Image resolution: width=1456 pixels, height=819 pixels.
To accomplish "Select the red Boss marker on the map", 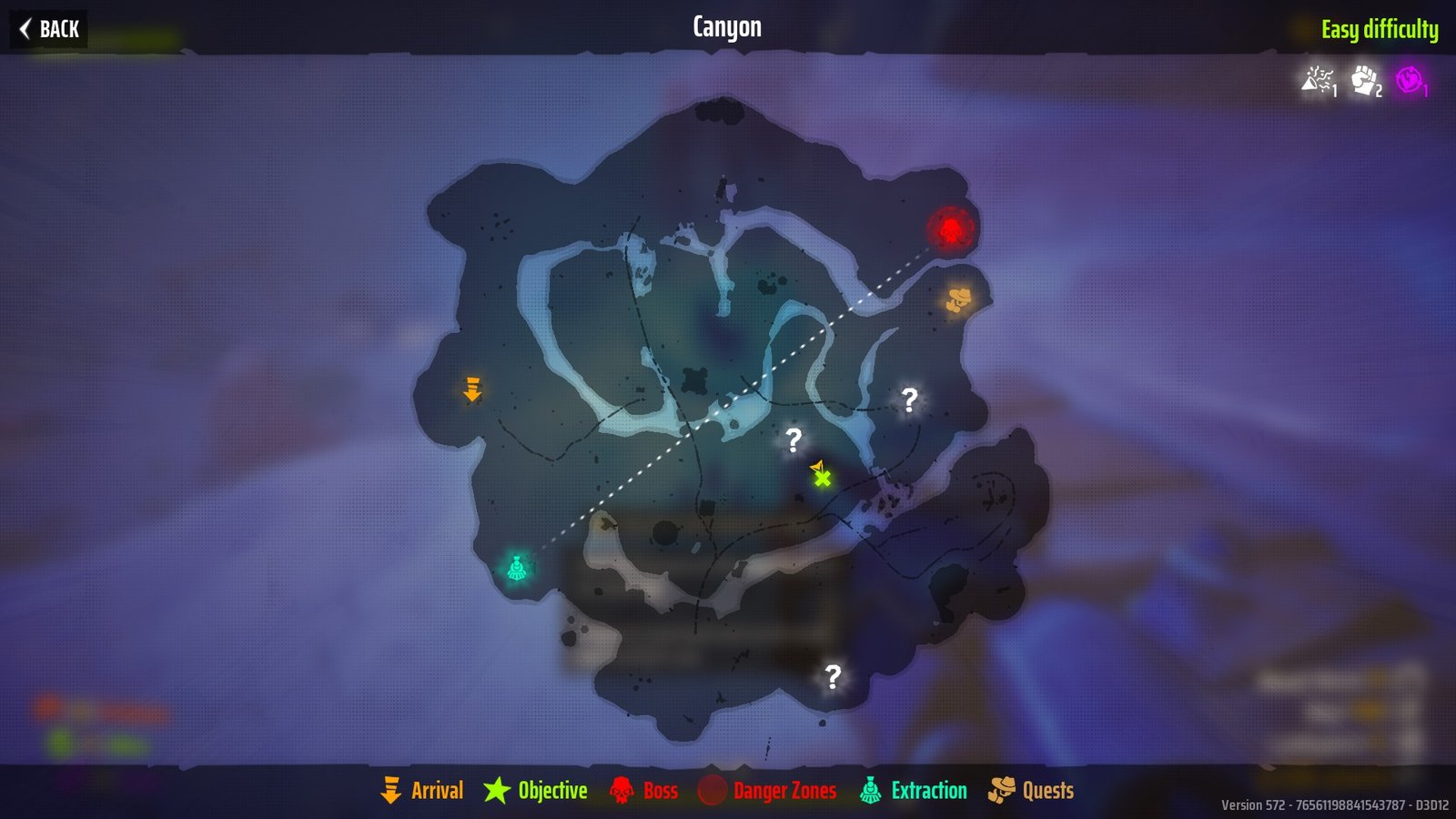I will point(950,230).
